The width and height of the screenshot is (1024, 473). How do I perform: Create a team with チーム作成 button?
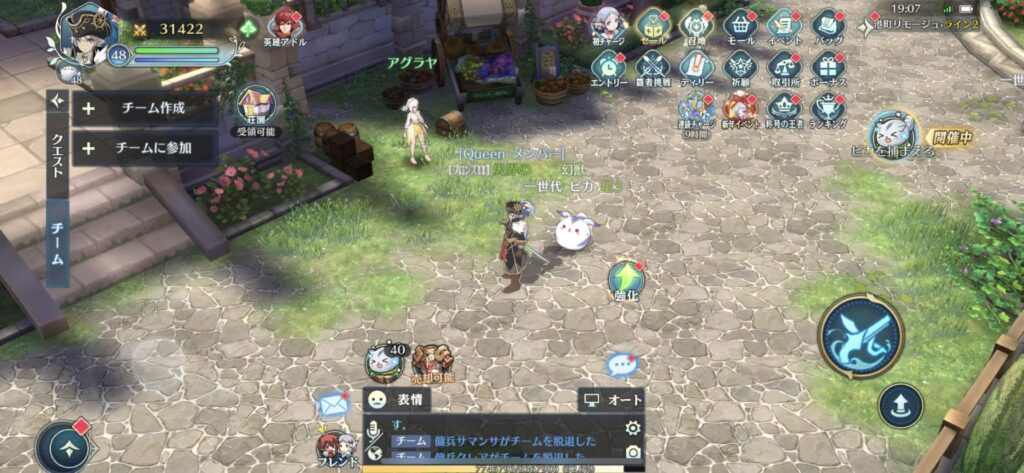[145, 107]
